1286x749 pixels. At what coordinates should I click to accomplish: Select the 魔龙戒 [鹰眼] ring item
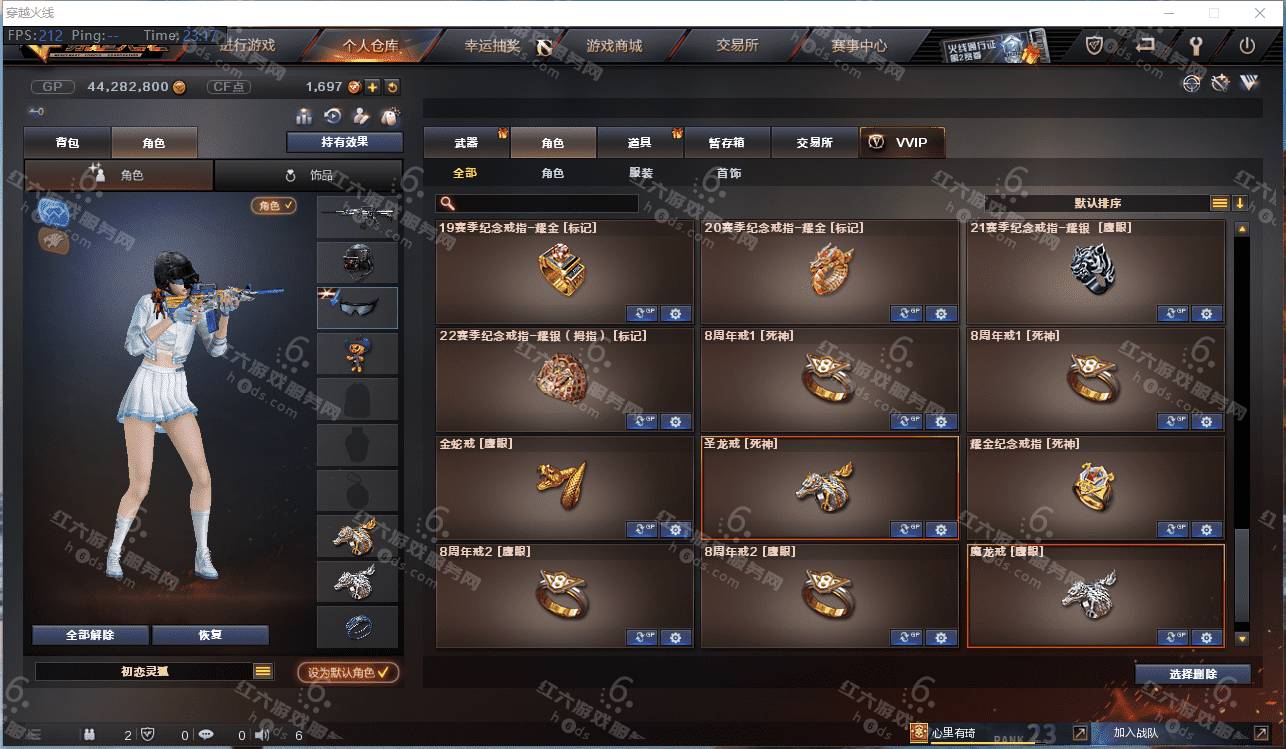(x=1094, y=596)
